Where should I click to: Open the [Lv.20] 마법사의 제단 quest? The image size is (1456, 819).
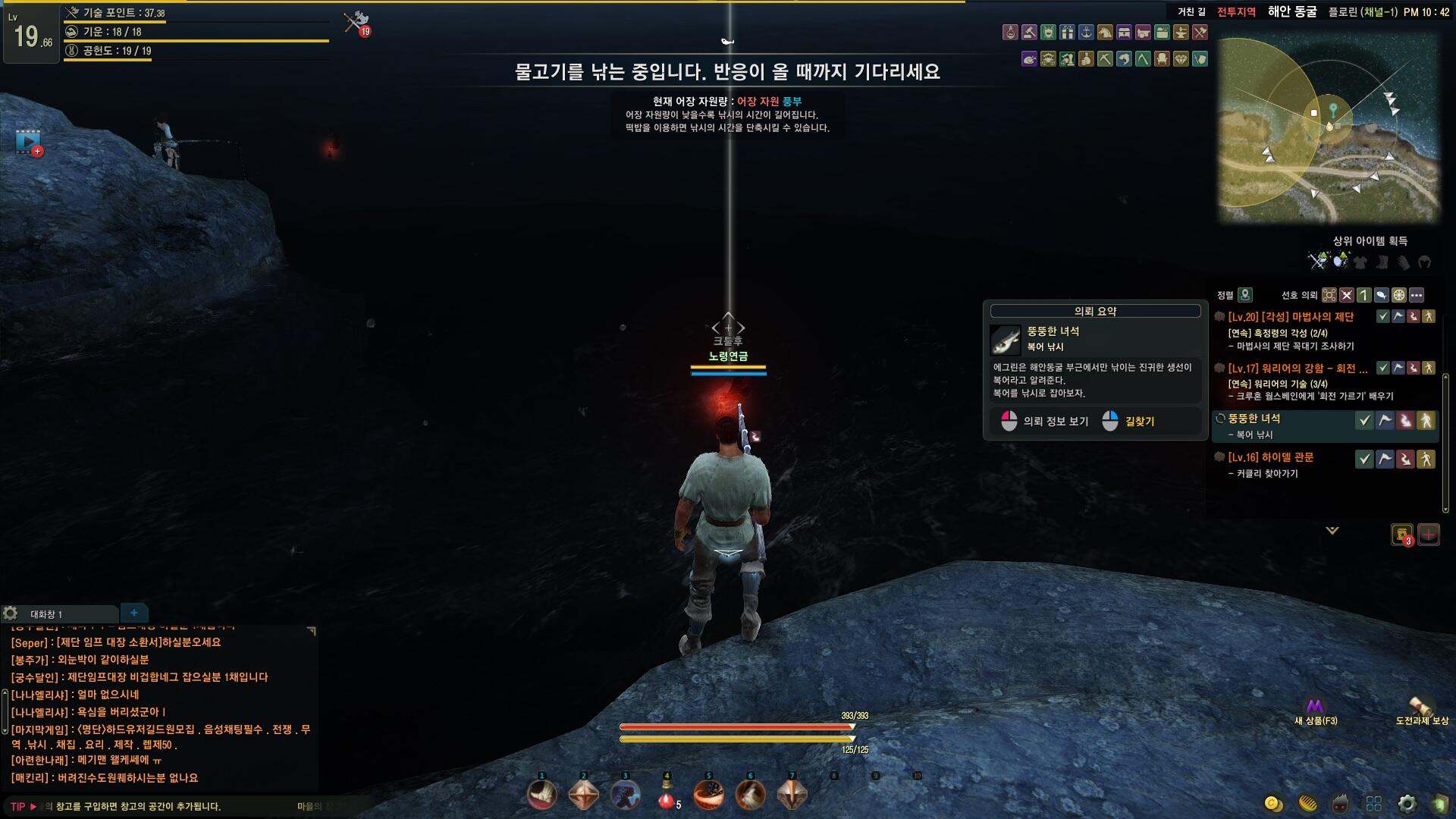click(x=1291, y=317)
